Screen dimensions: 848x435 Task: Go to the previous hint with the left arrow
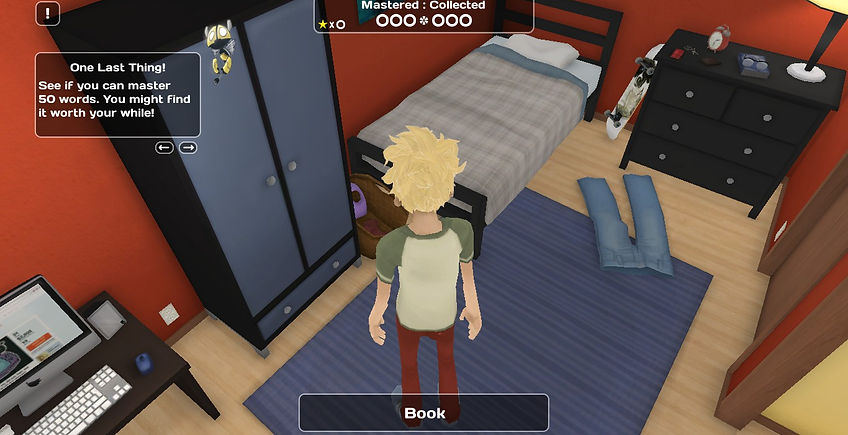tap(165, 147)
